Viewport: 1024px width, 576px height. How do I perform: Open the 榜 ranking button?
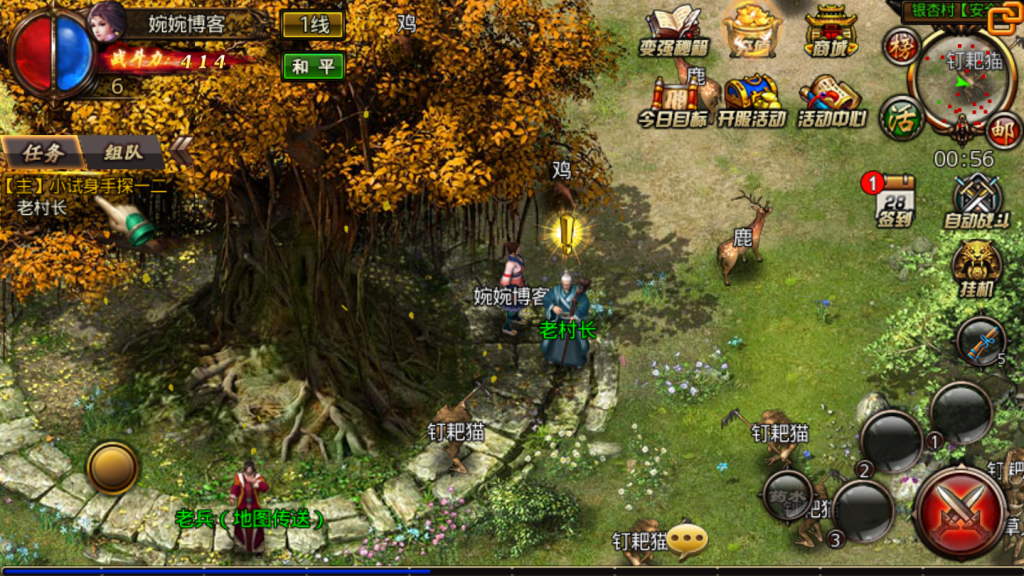(901, 46)
